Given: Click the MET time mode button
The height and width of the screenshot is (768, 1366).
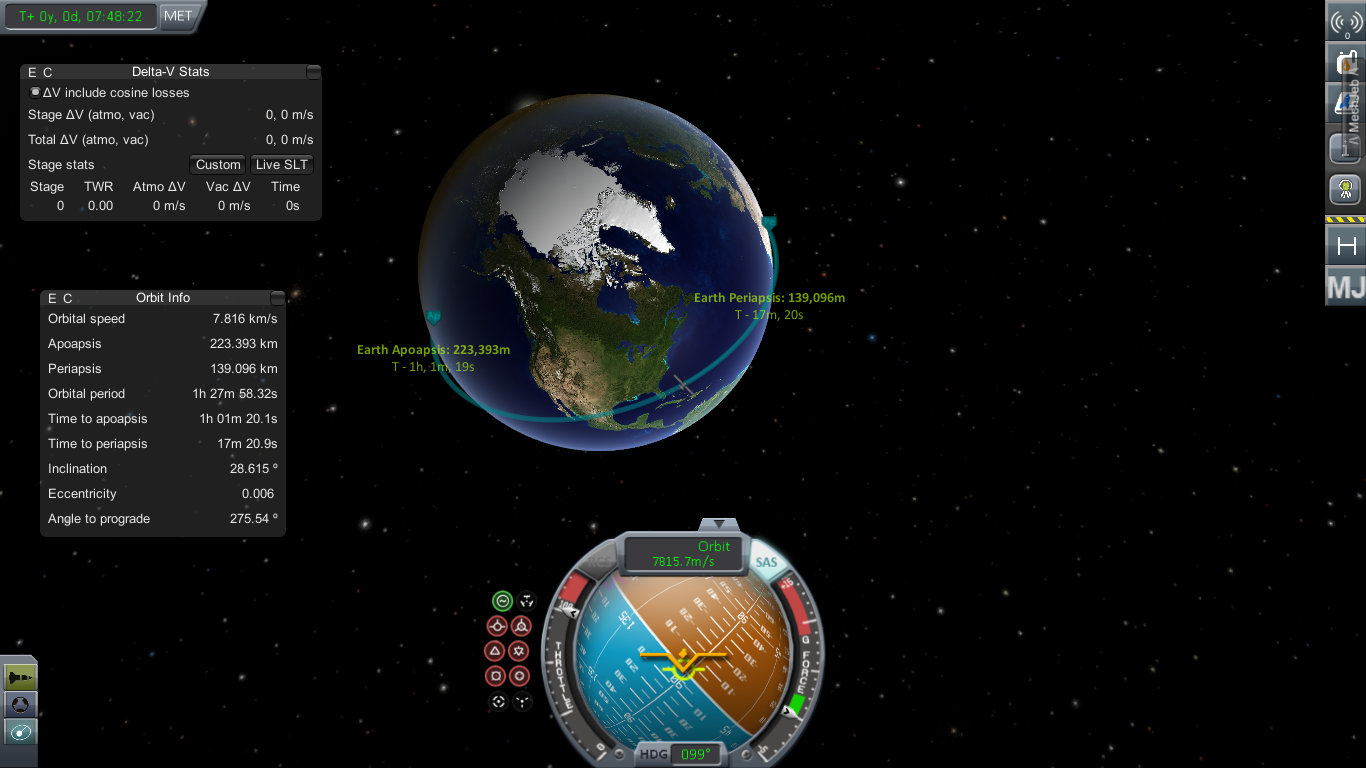Looking at the screenshot, I should (178, 16).
